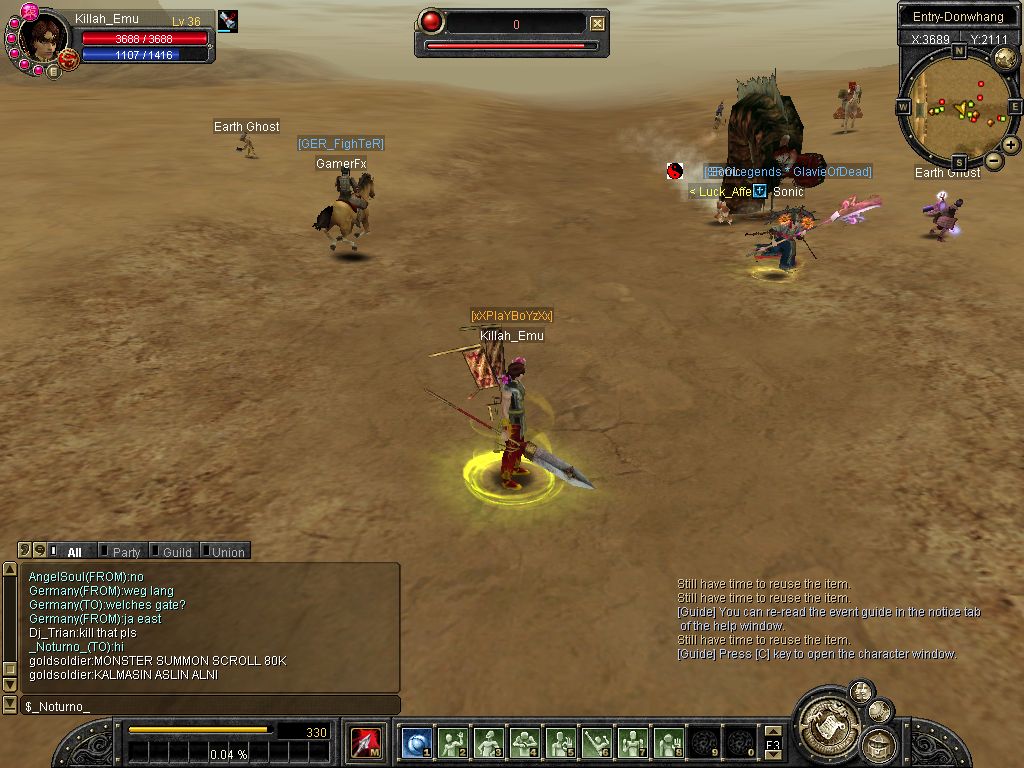The width and height of the screenshot is (1024, 768).
Task: Toggle the red spear attack mode icon
Action: point(364,743)
